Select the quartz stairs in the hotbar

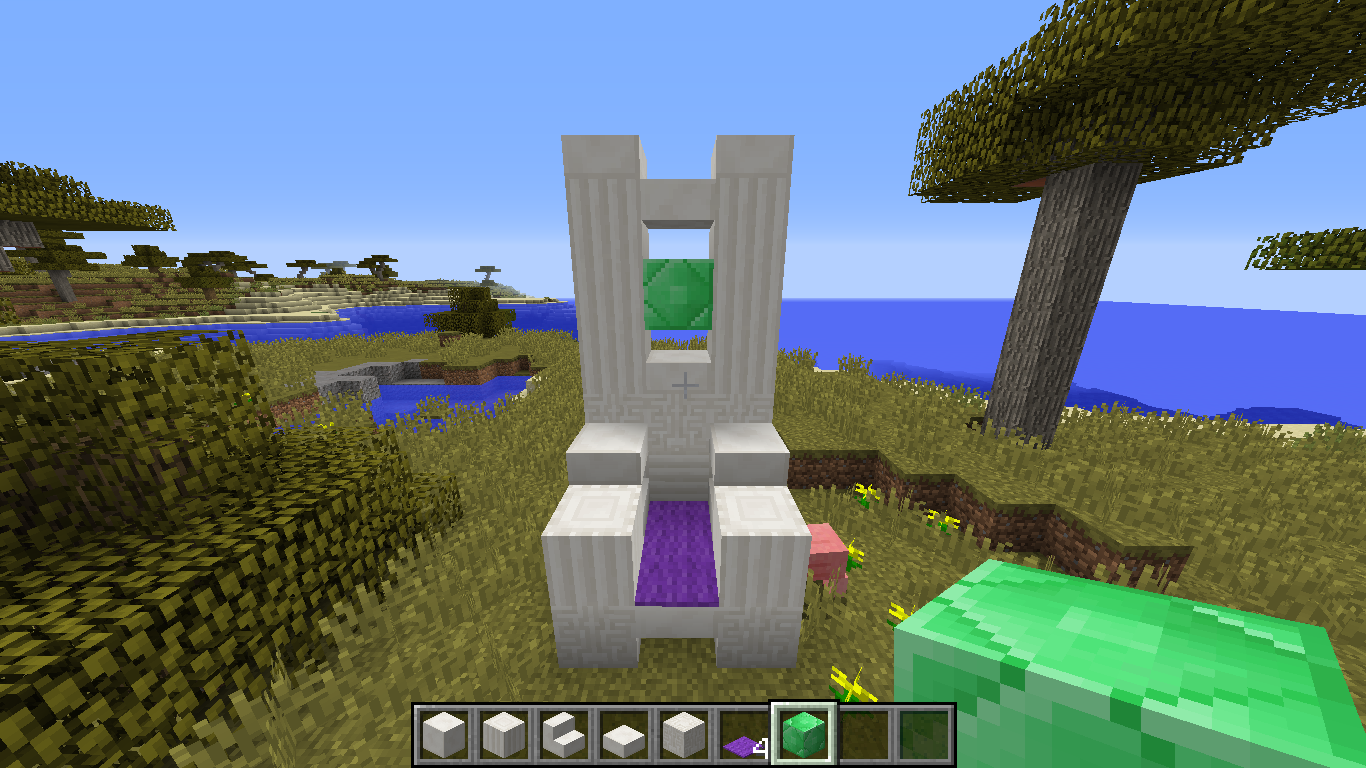click(x=562, y=735)
